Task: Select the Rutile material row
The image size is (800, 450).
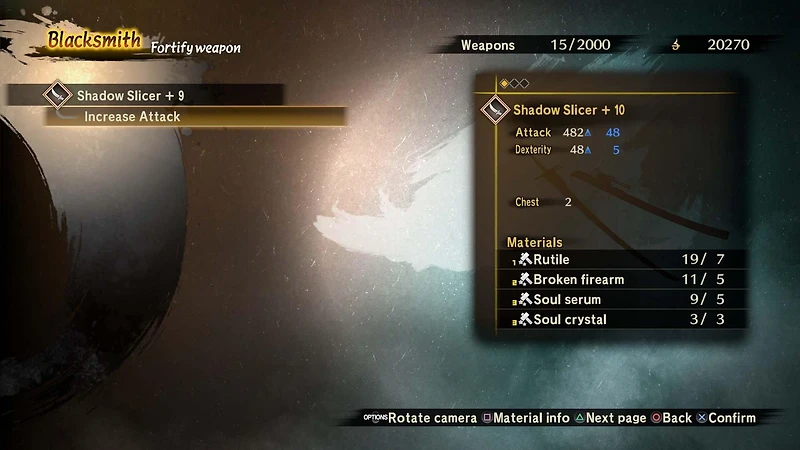Action: coord(623,260)
